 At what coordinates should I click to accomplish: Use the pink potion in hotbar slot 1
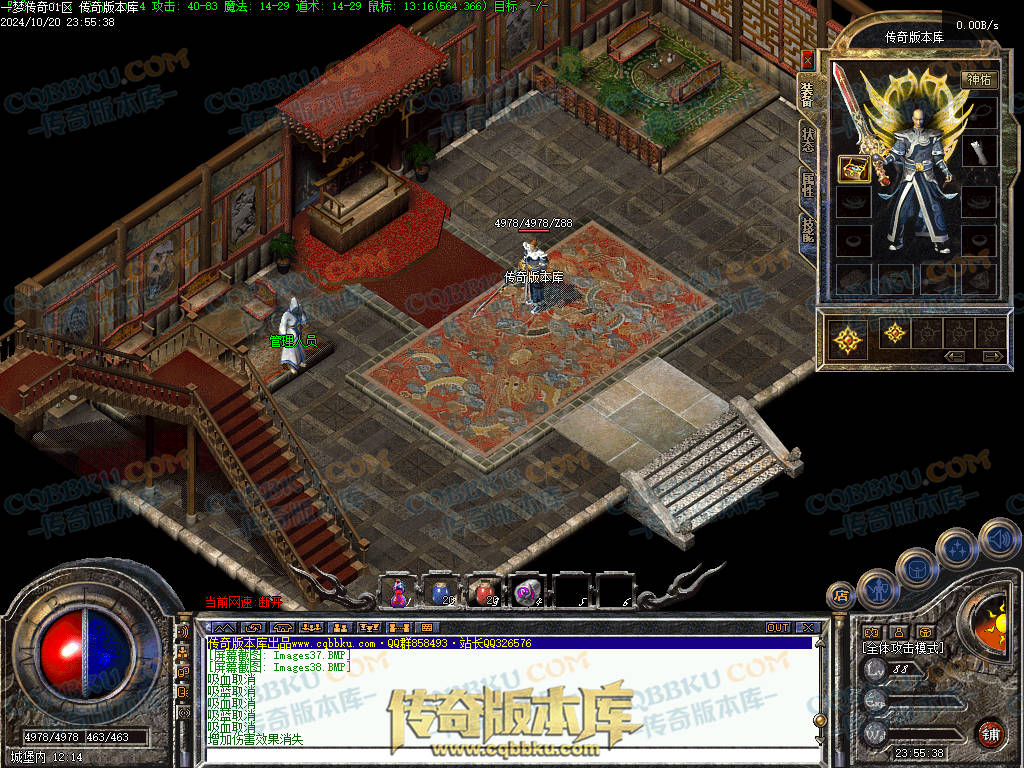398,592
